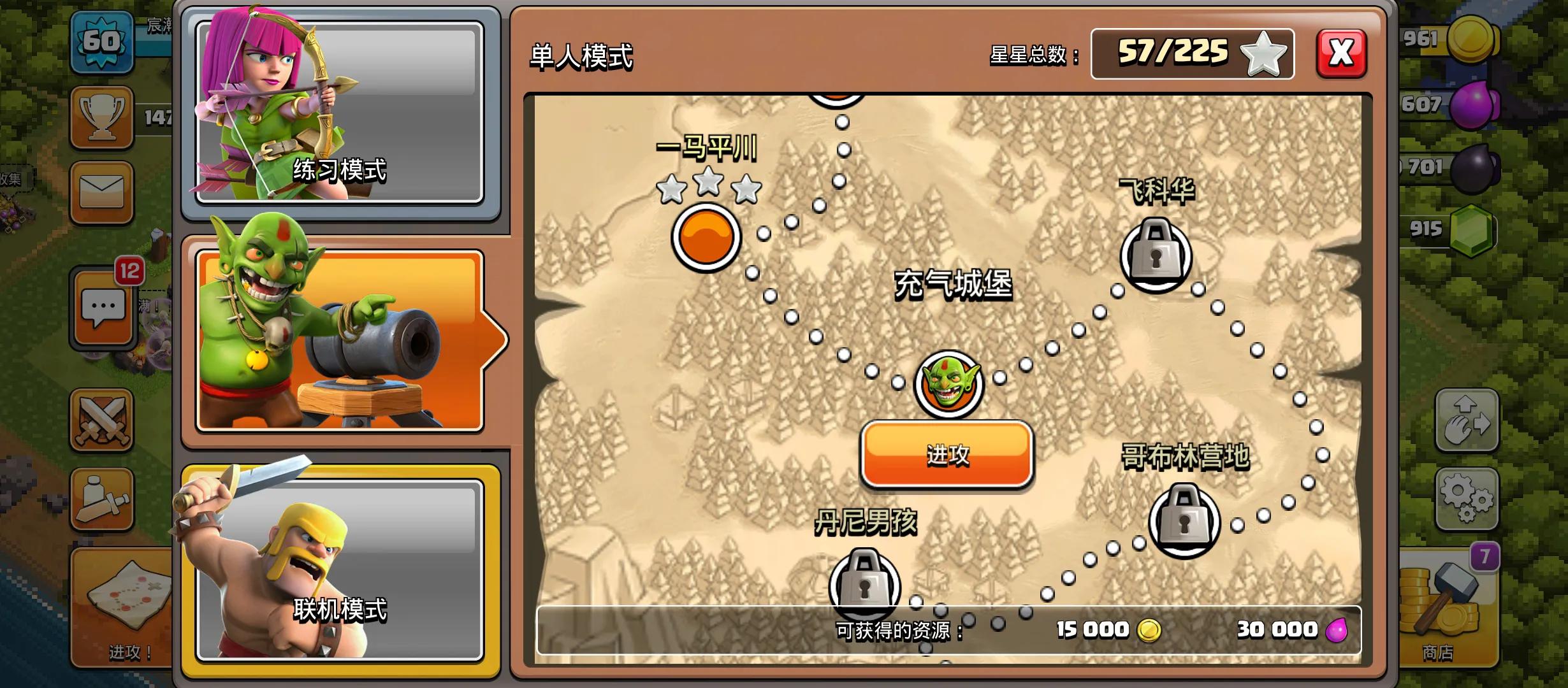
Task: Select the goblin head 充气城堡 level node
Action: 949,384
